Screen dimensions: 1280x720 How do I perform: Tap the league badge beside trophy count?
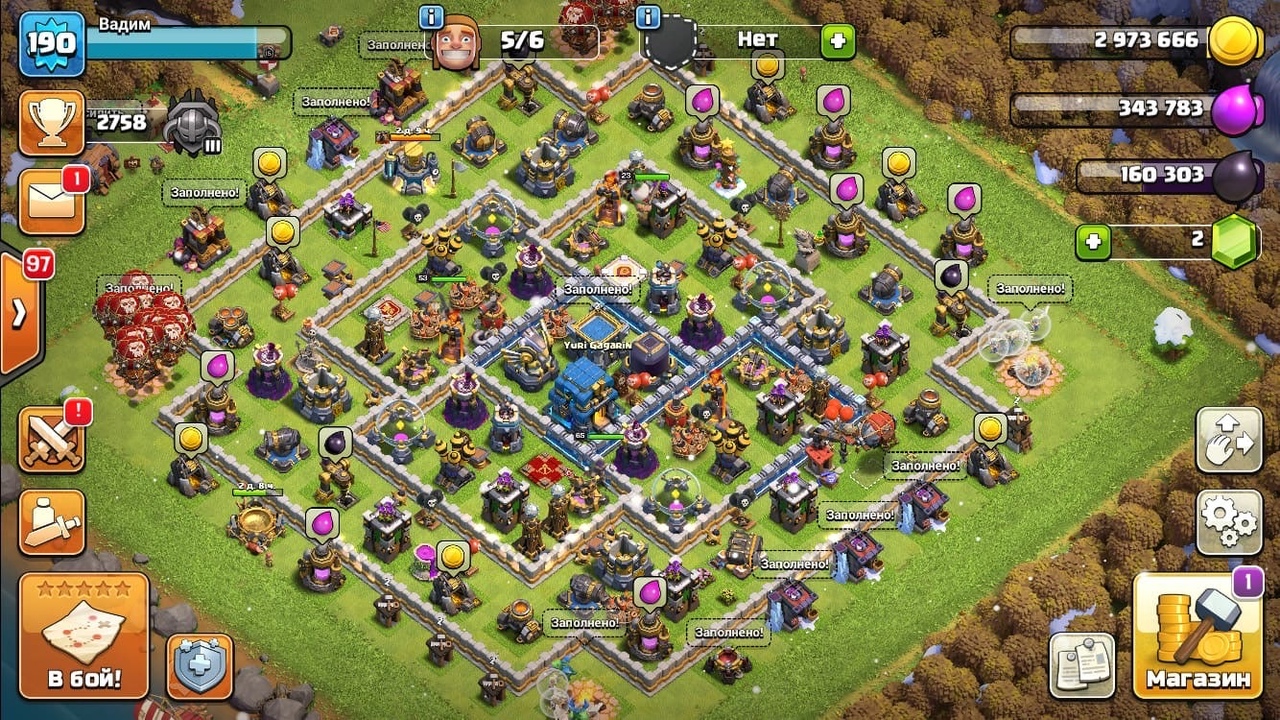pyautogui.click(x=191, y=122)
